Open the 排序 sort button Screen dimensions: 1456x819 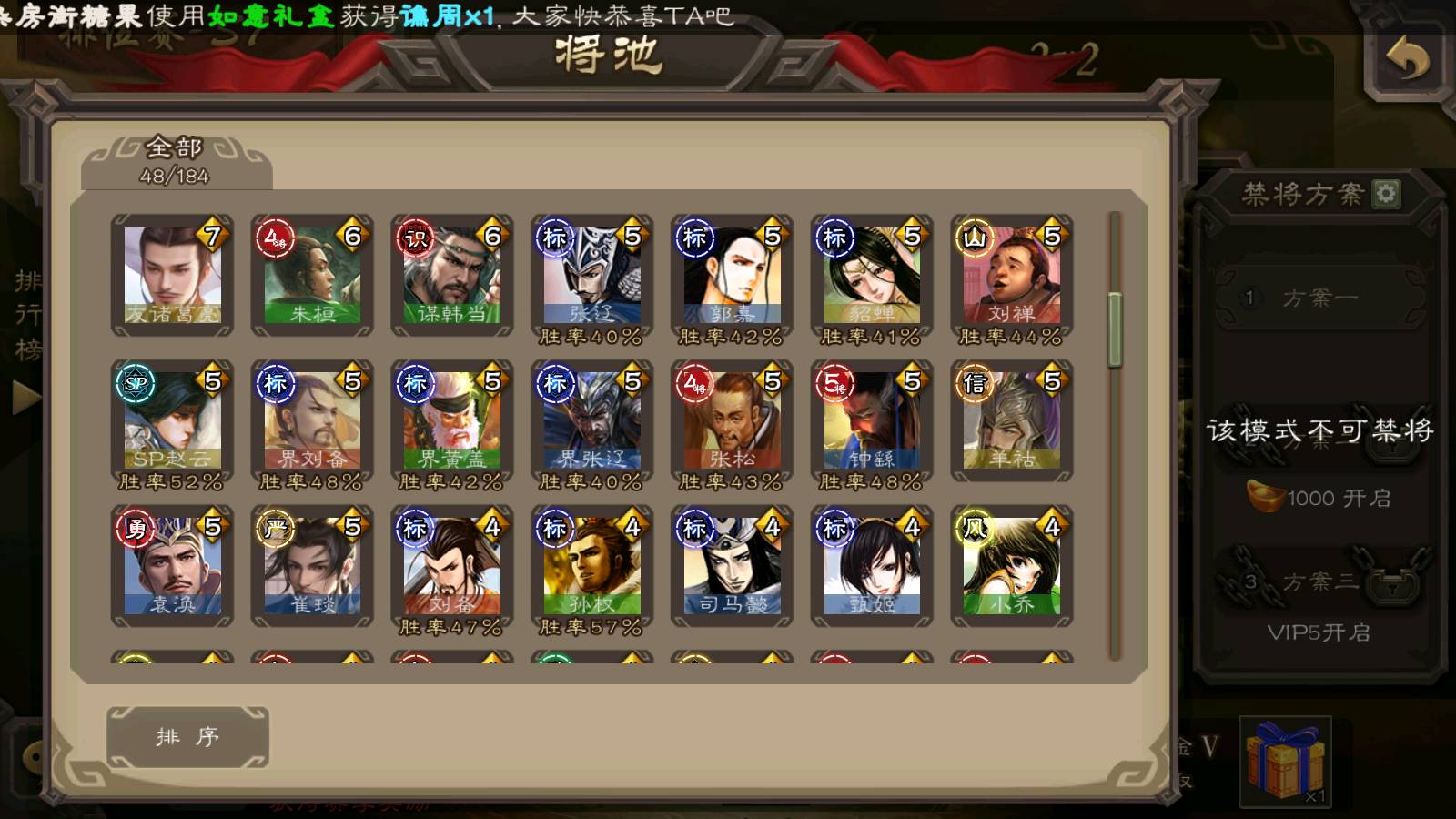click(x=187, y=736)
